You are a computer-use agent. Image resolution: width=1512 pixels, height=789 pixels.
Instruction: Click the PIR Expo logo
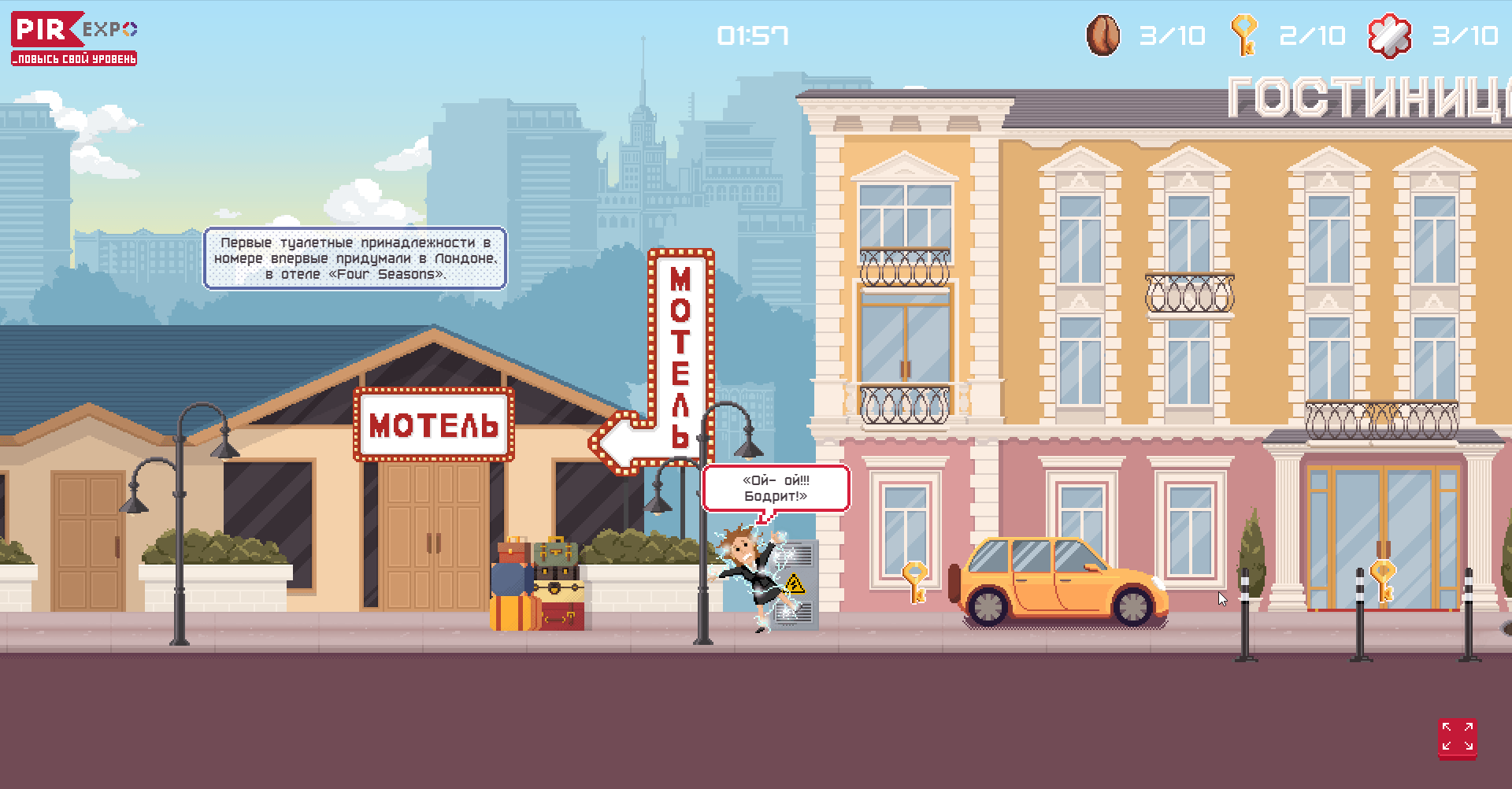click(74, 38)
